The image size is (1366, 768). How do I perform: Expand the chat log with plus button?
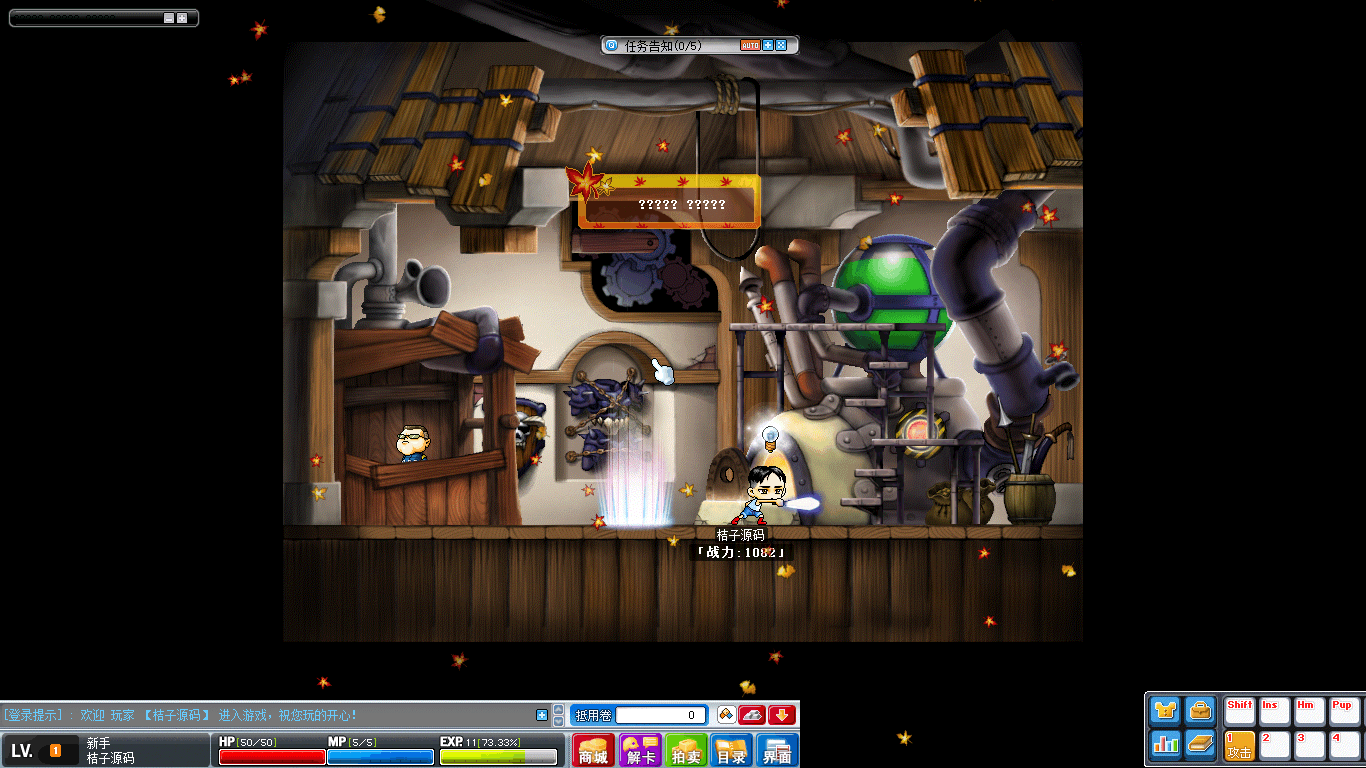tap(542, 715)
